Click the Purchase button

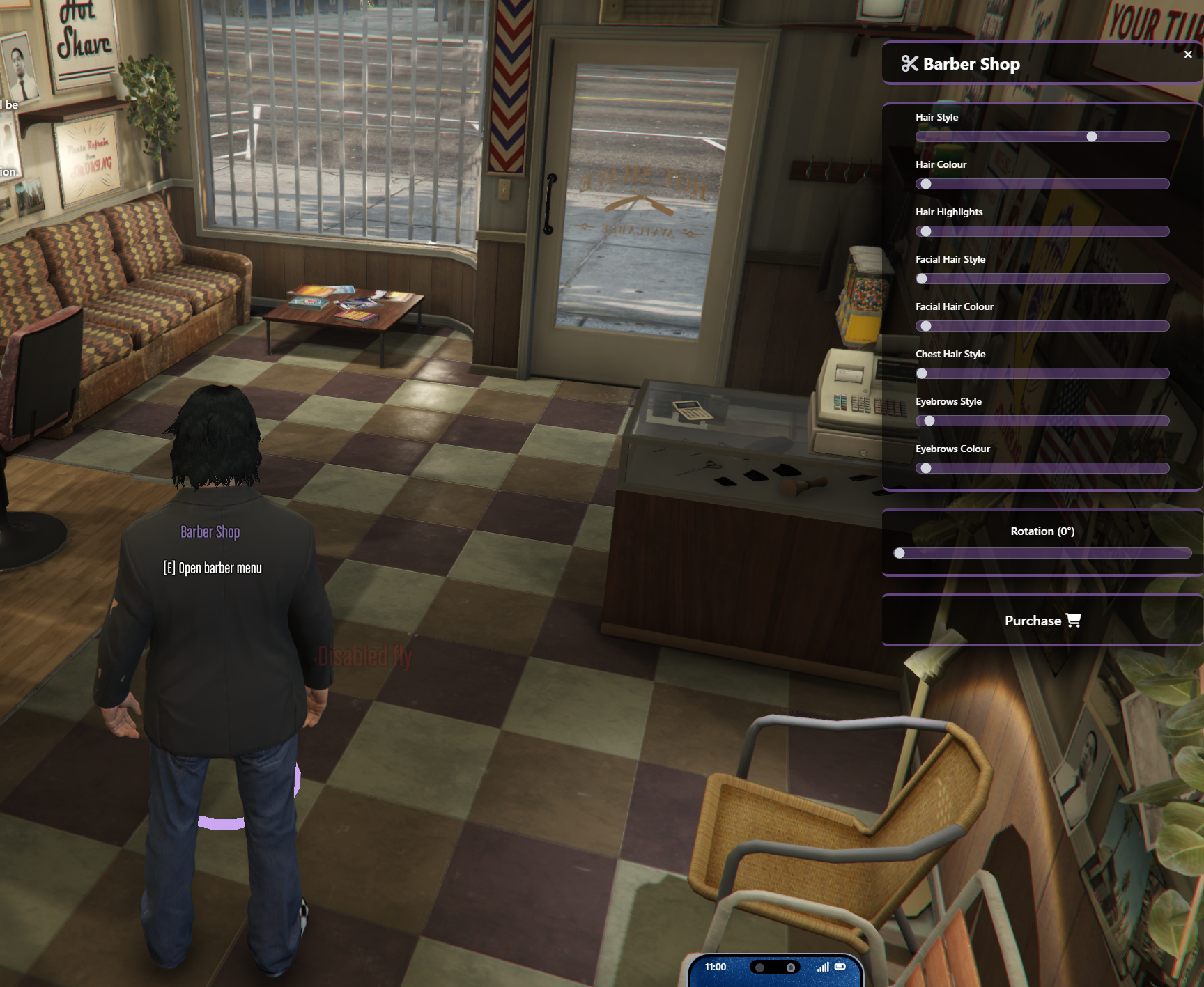1042,621
